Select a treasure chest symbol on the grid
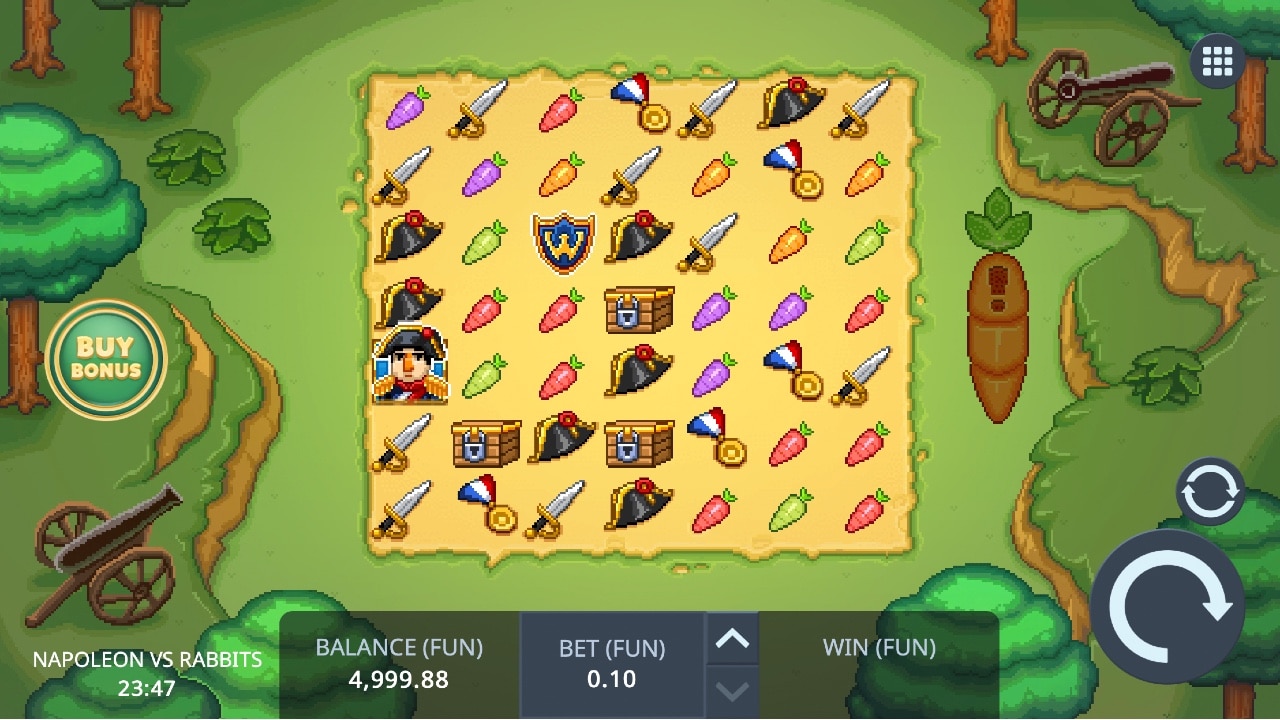The height and width of the screenshot is (720, 1280). pos(639,310)
